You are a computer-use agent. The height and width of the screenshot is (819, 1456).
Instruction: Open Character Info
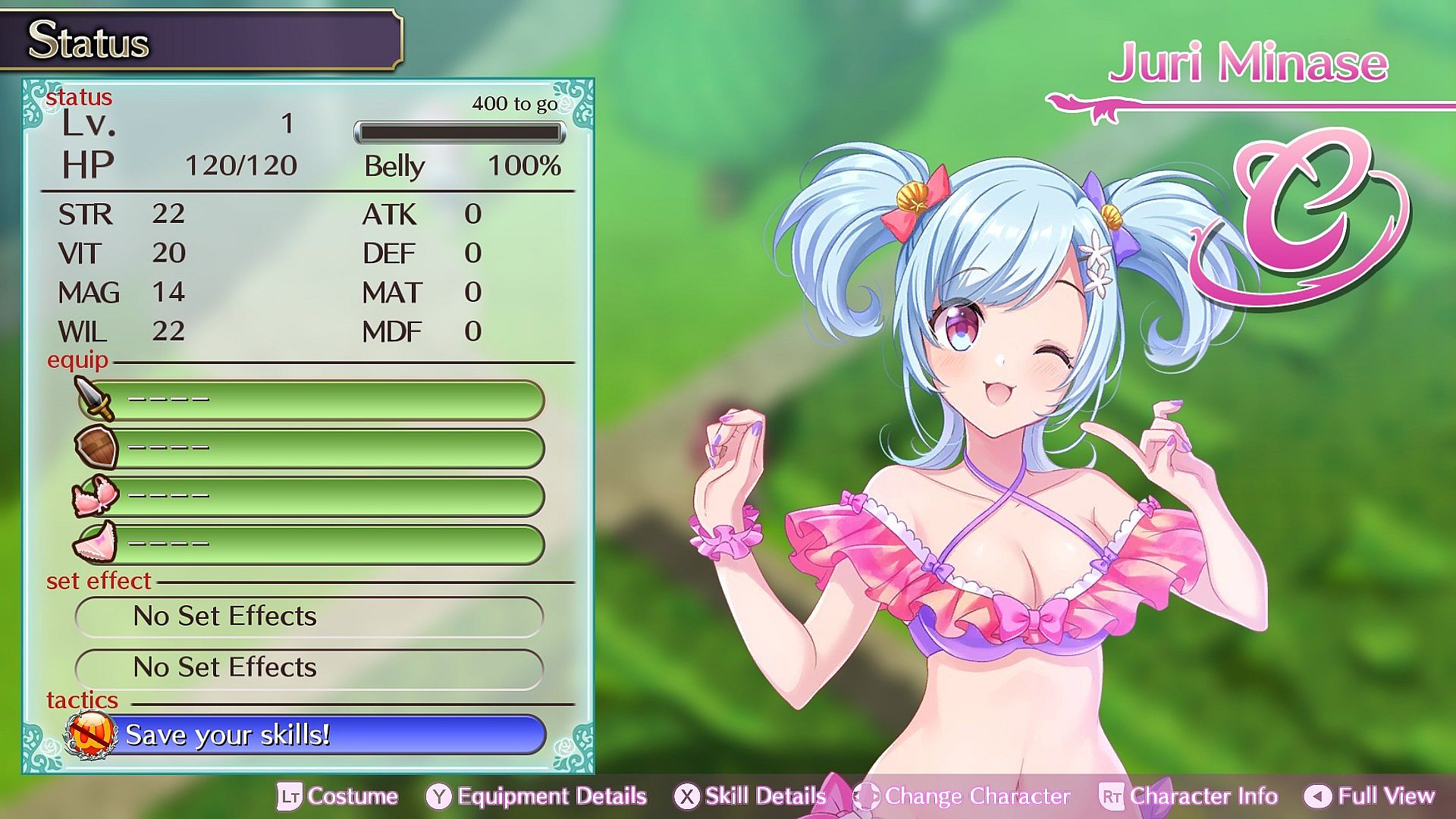pos(1188,796)
